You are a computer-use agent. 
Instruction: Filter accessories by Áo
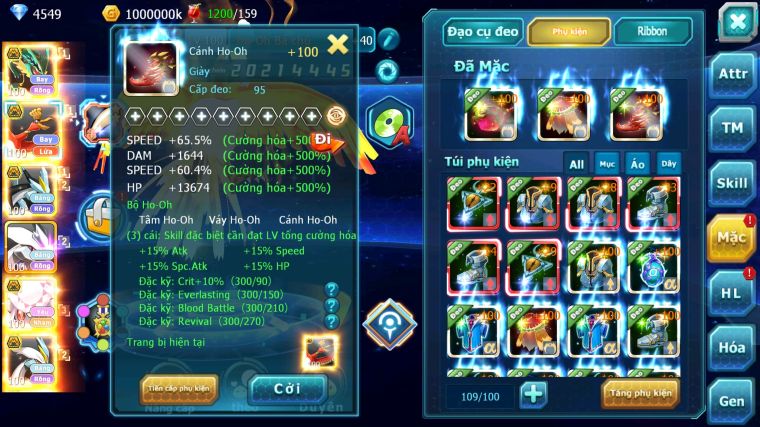(637, 163)
